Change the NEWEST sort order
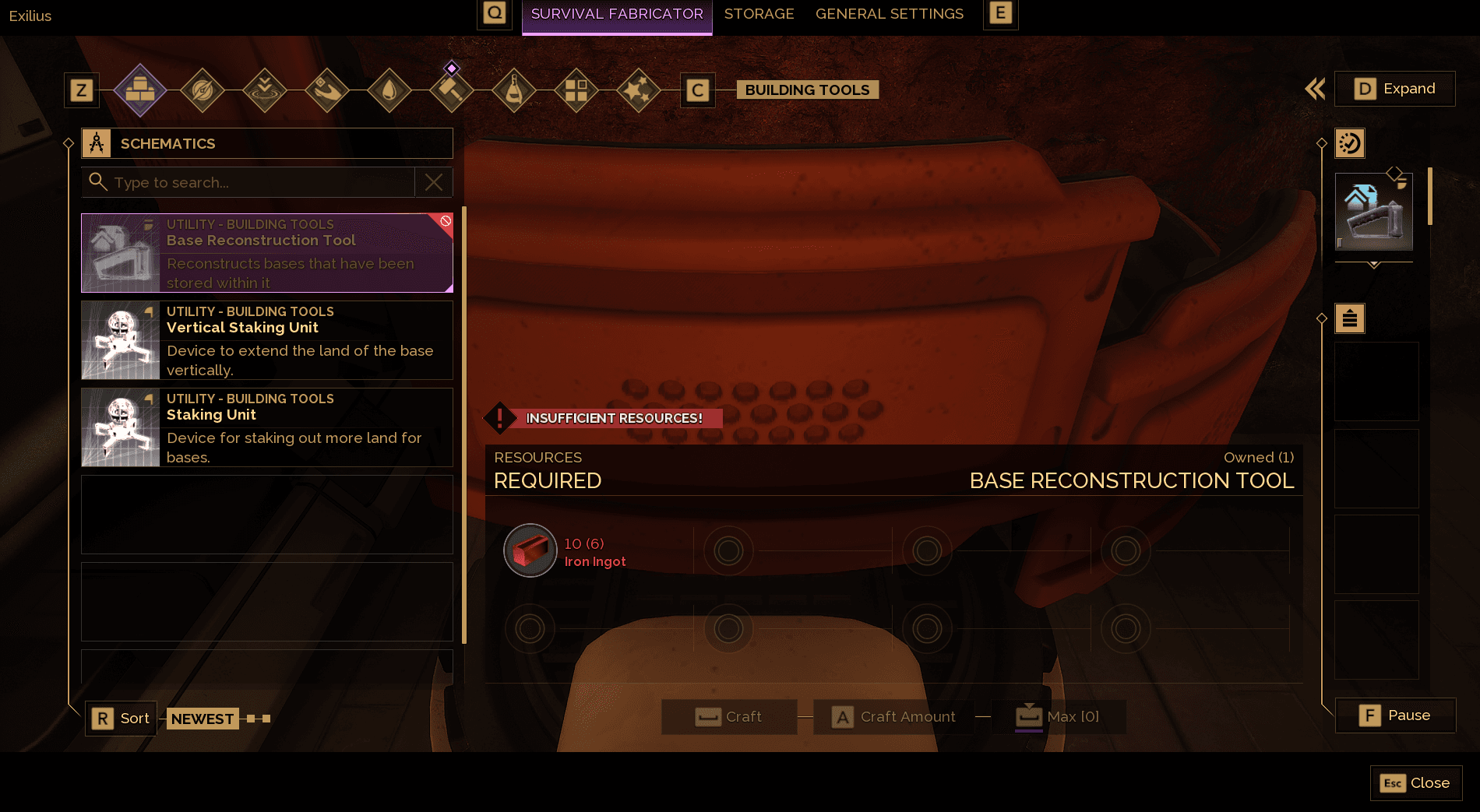The height and width of the screenshot is (812, 1480). tap(202, 718)
